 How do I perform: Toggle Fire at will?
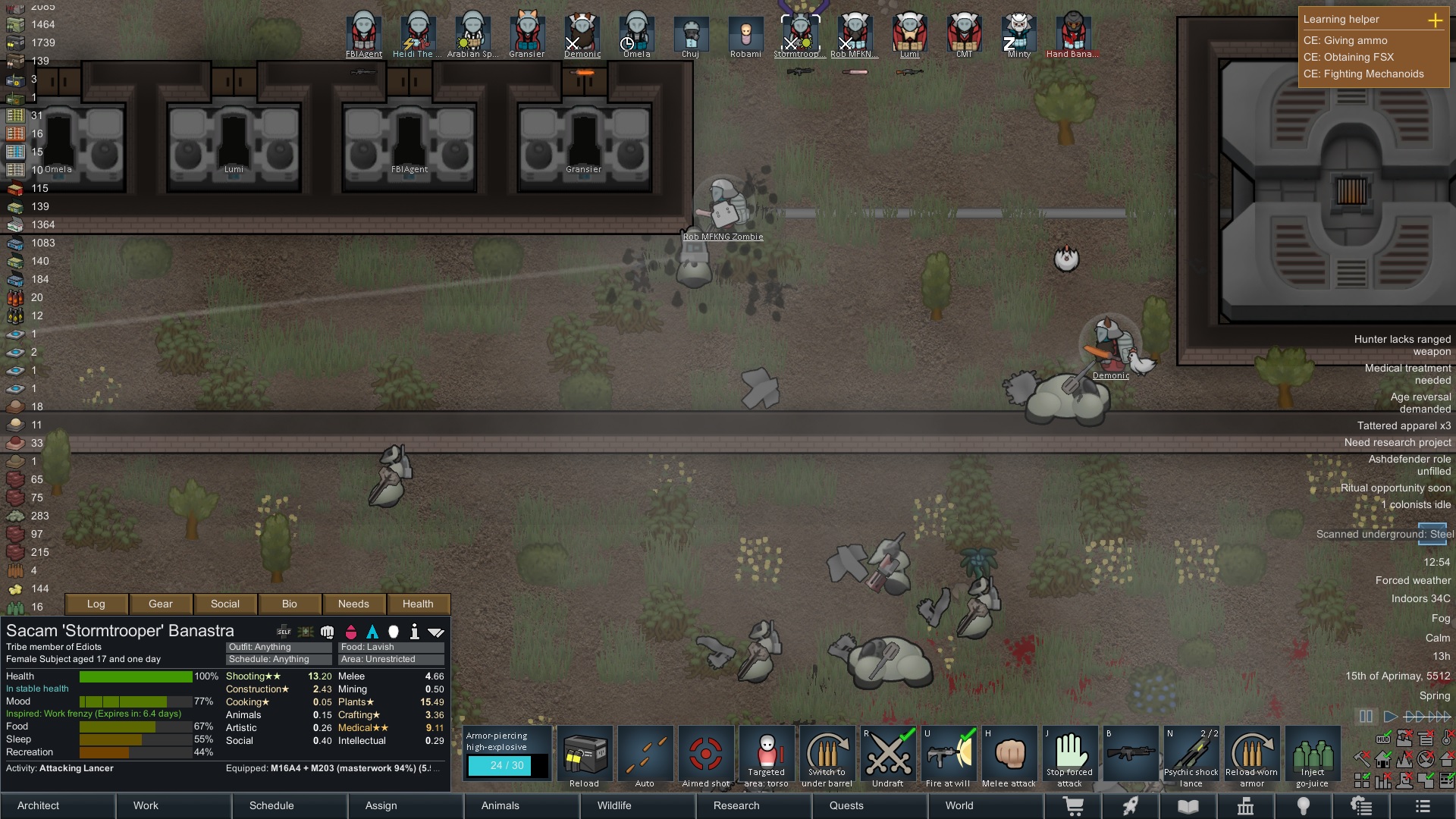(x=948, y=757)
